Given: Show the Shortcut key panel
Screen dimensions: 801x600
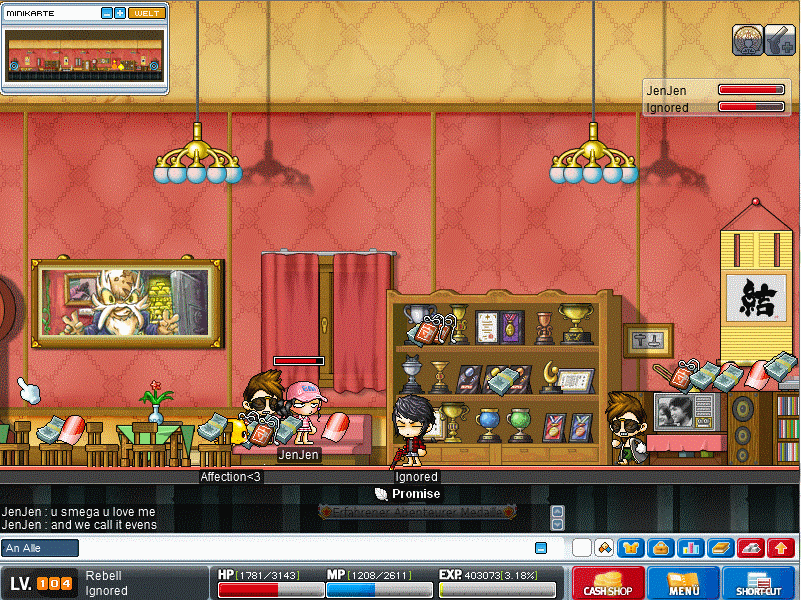Looking at the screenshot, I should click(x=757, y=582).
